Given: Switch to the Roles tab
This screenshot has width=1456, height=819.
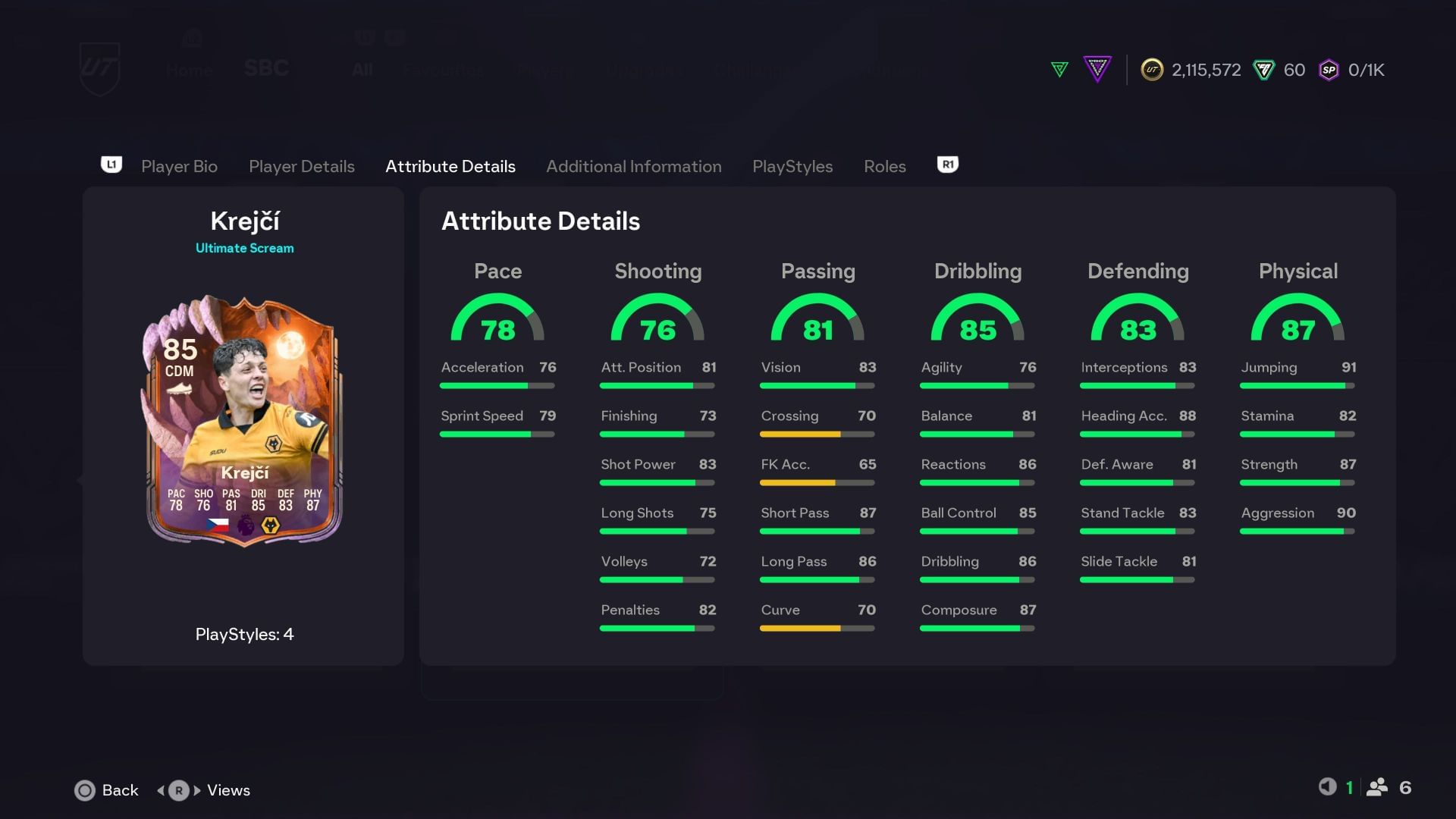Looking at the screenshot, I should (884, 166).
